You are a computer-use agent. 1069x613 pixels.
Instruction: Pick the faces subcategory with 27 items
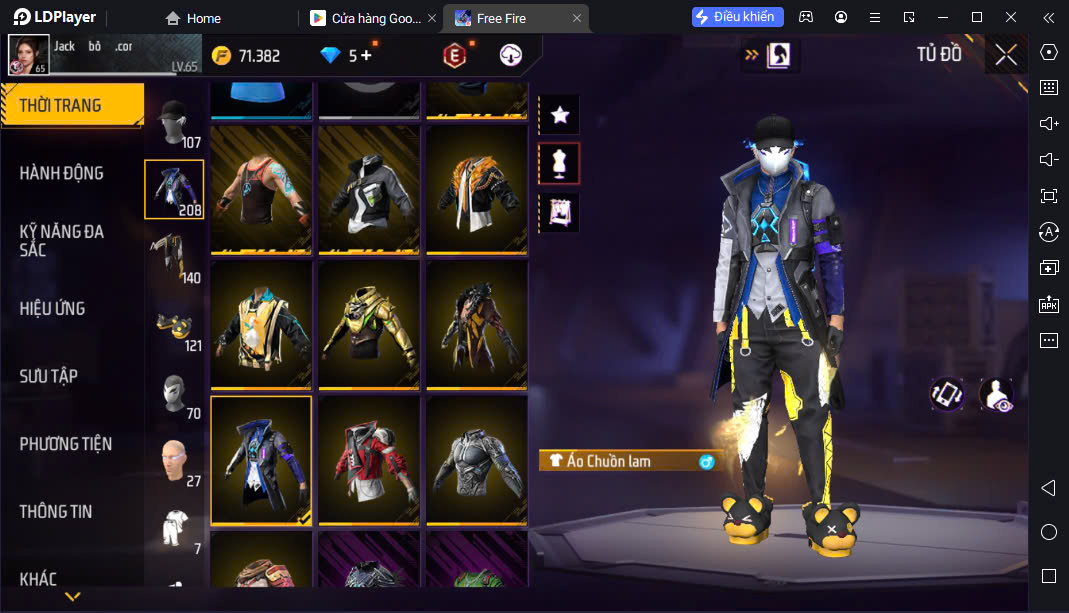175,461
